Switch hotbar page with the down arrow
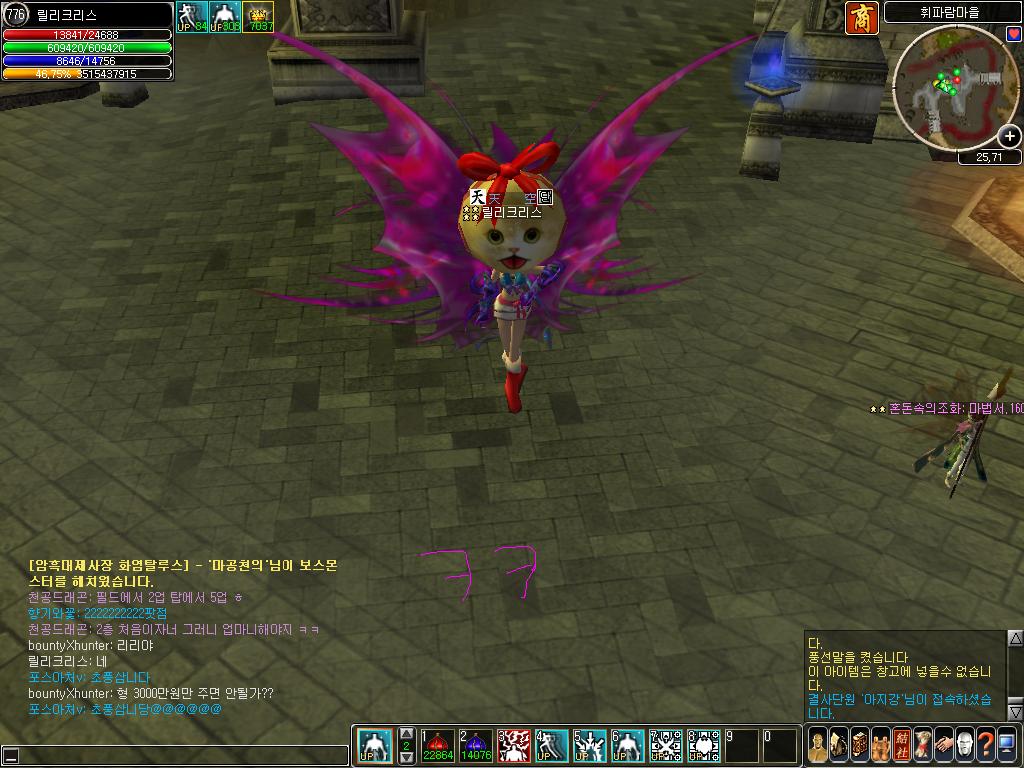The width and height of the screenshot is (1024, 768). click(x=407, y=759)
